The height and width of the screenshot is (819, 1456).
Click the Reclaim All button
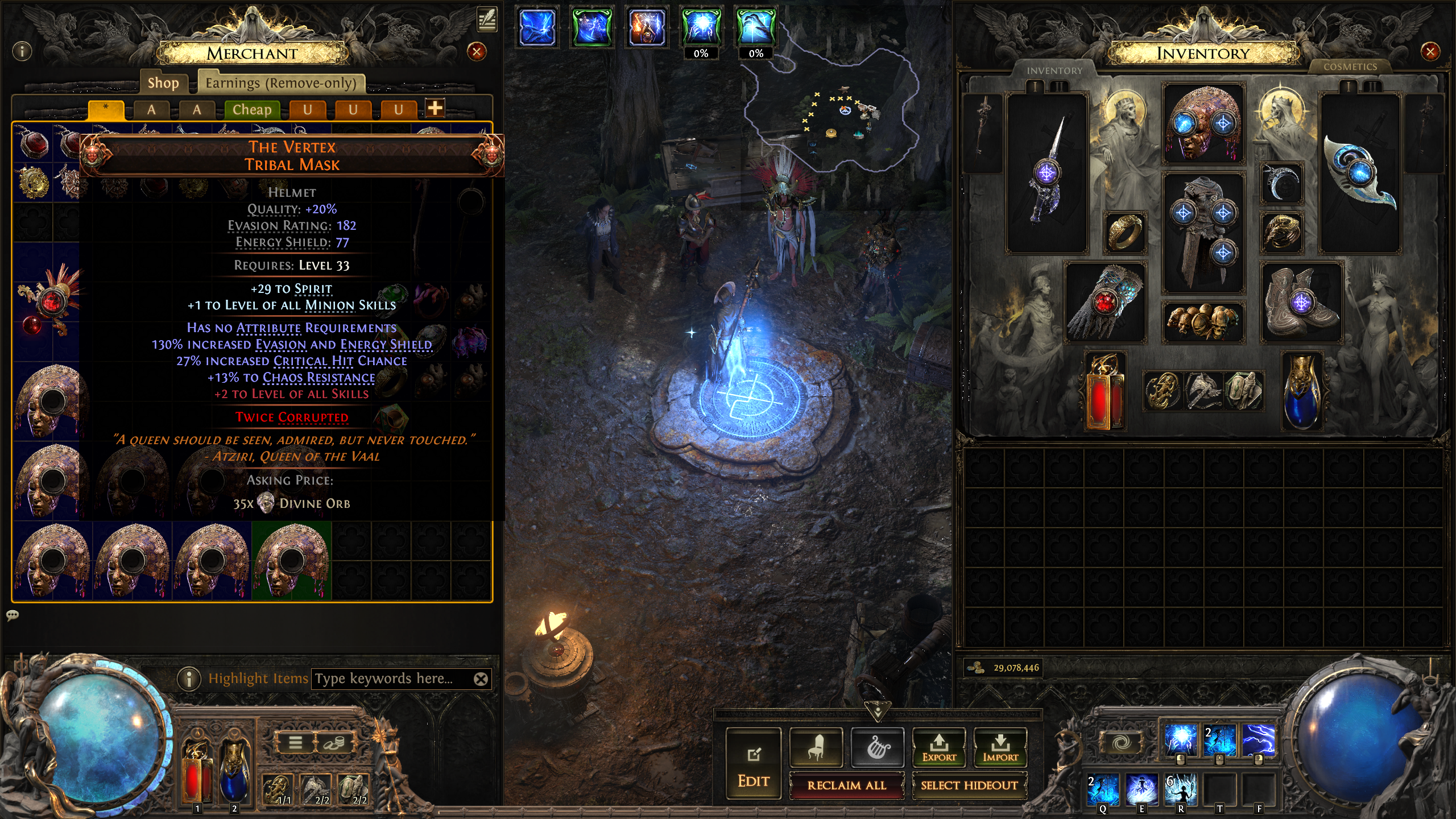[846, 785]
